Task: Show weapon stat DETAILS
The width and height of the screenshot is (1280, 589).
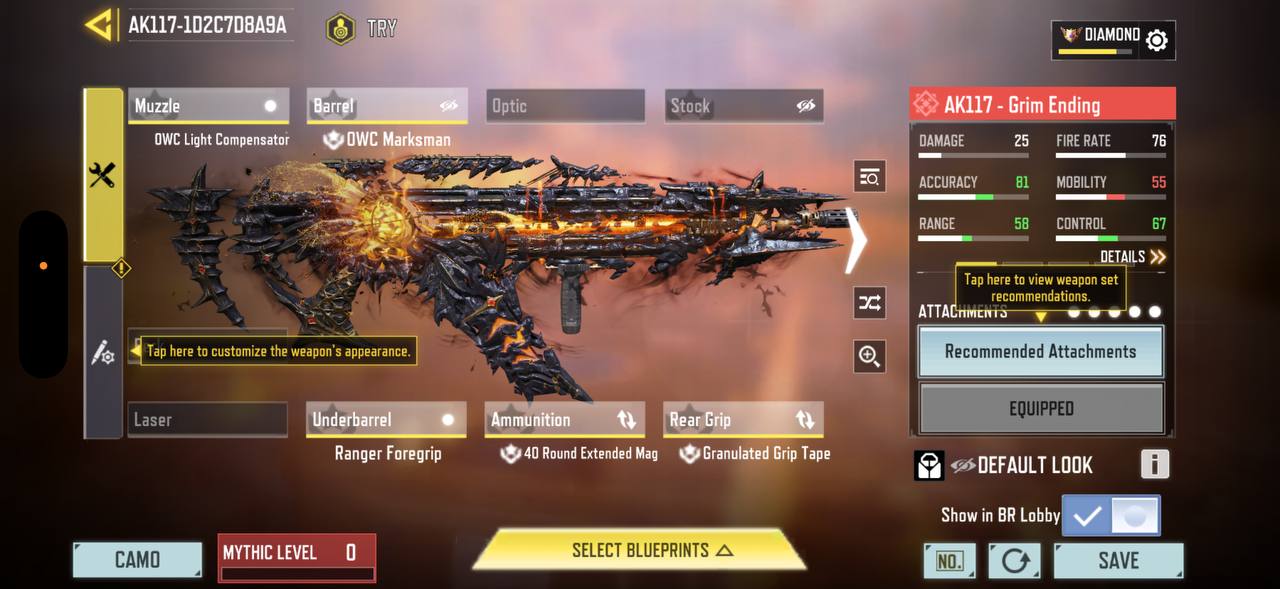Action: click(x=1132, y=257)
